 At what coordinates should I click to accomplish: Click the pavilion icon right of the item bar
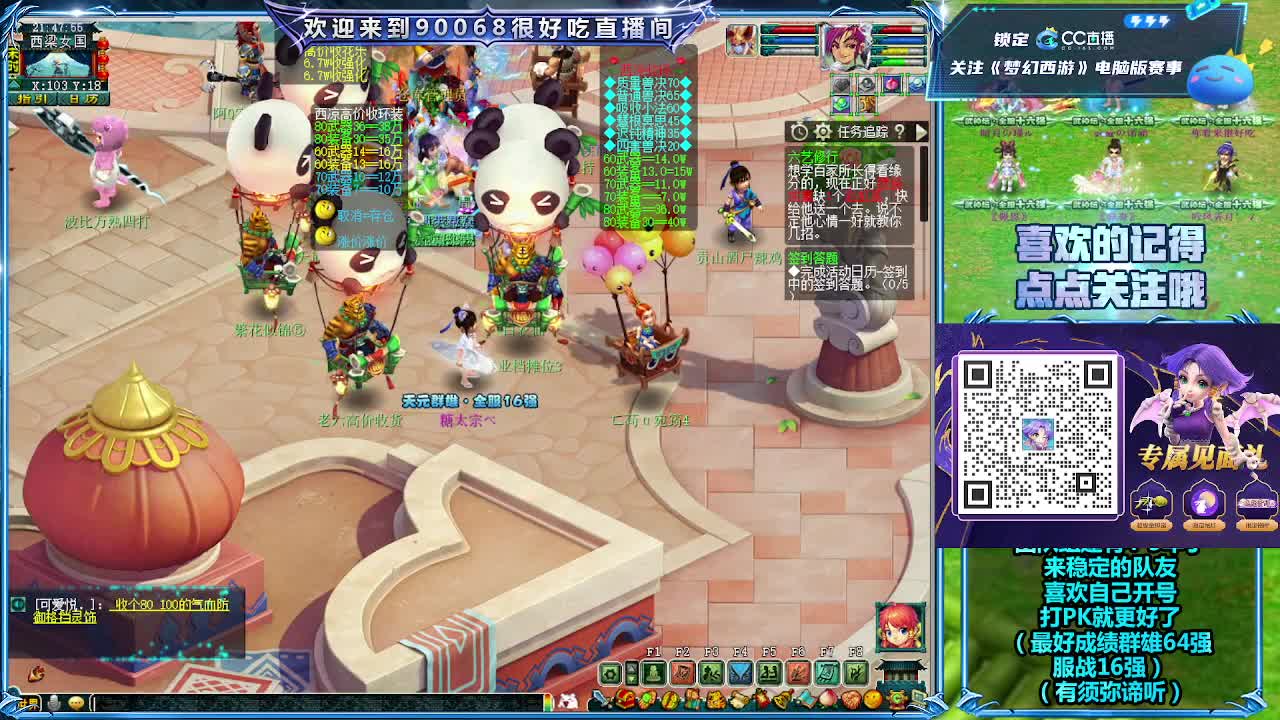(897, 672)
